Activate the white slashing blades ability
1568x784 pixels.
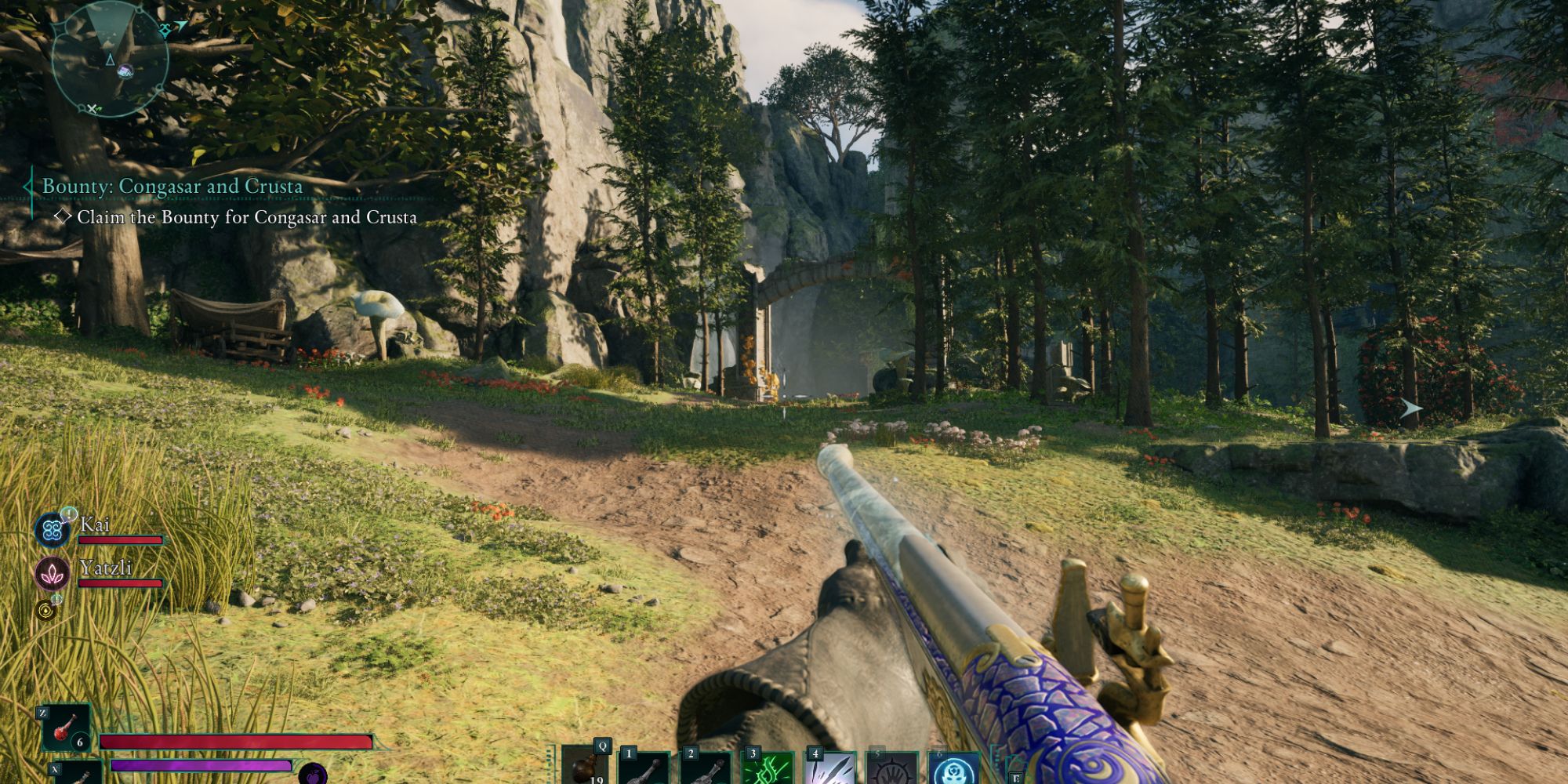(x=830, y=768)
